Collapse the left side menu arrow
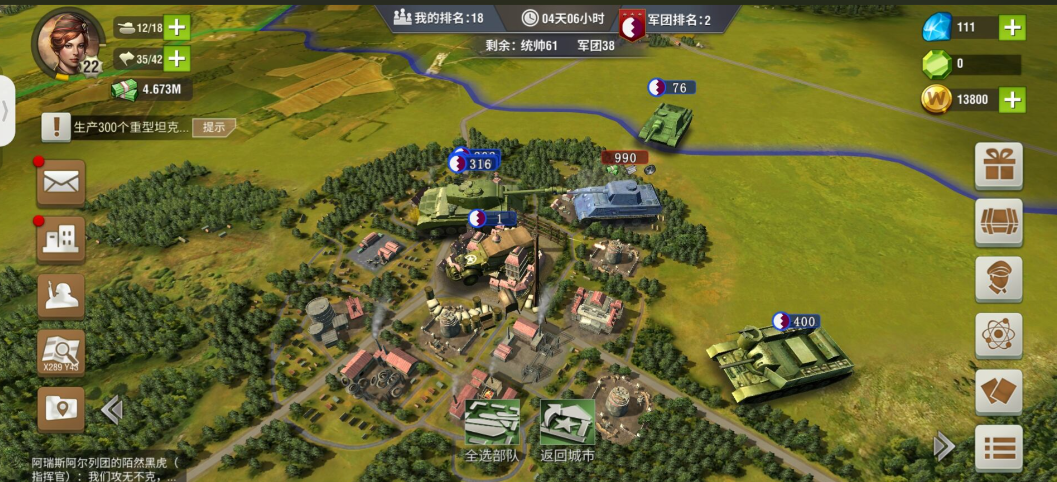 click(111, 409)
